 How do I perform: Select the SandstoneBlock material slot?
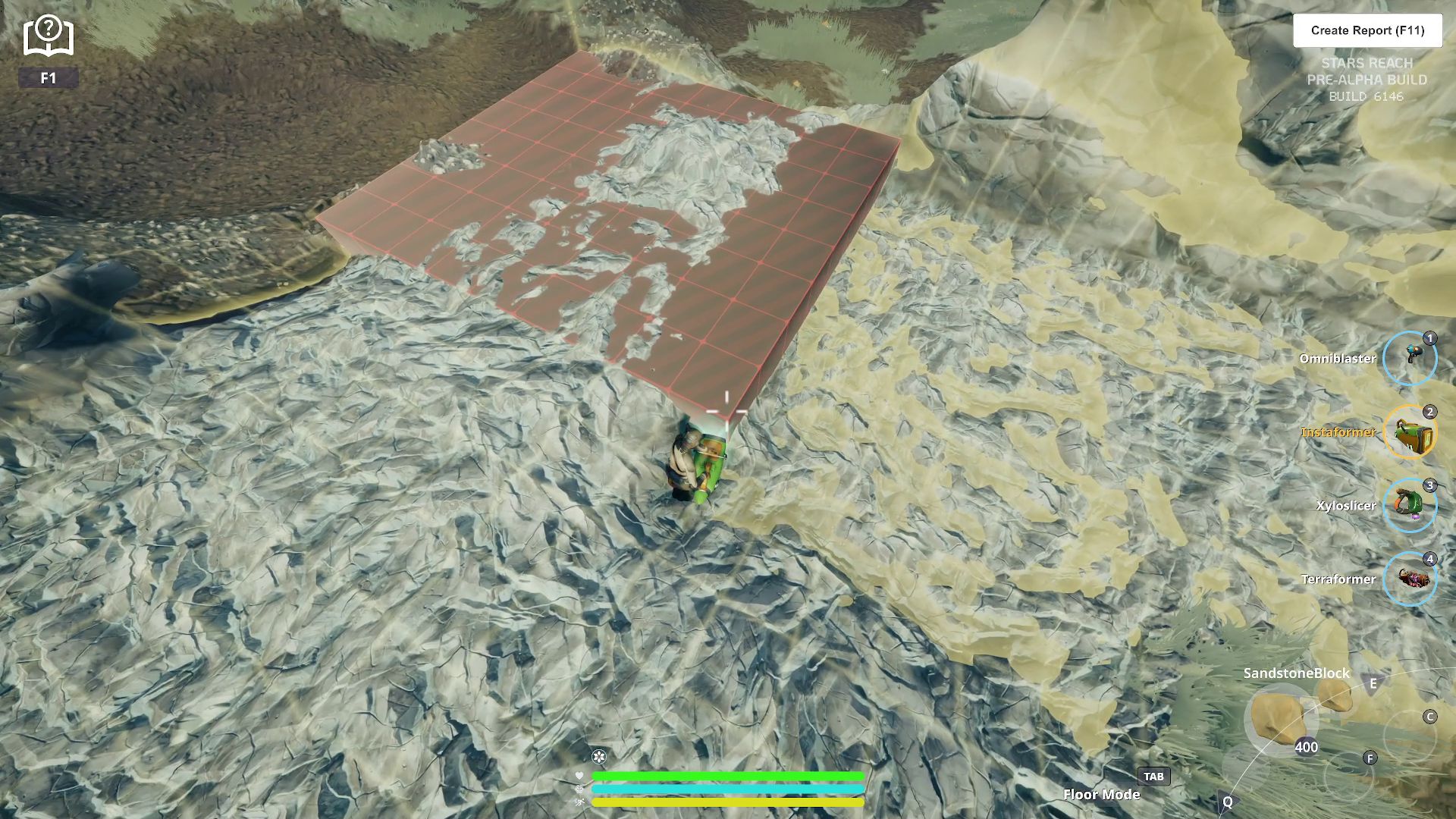tap(1279, 717)
